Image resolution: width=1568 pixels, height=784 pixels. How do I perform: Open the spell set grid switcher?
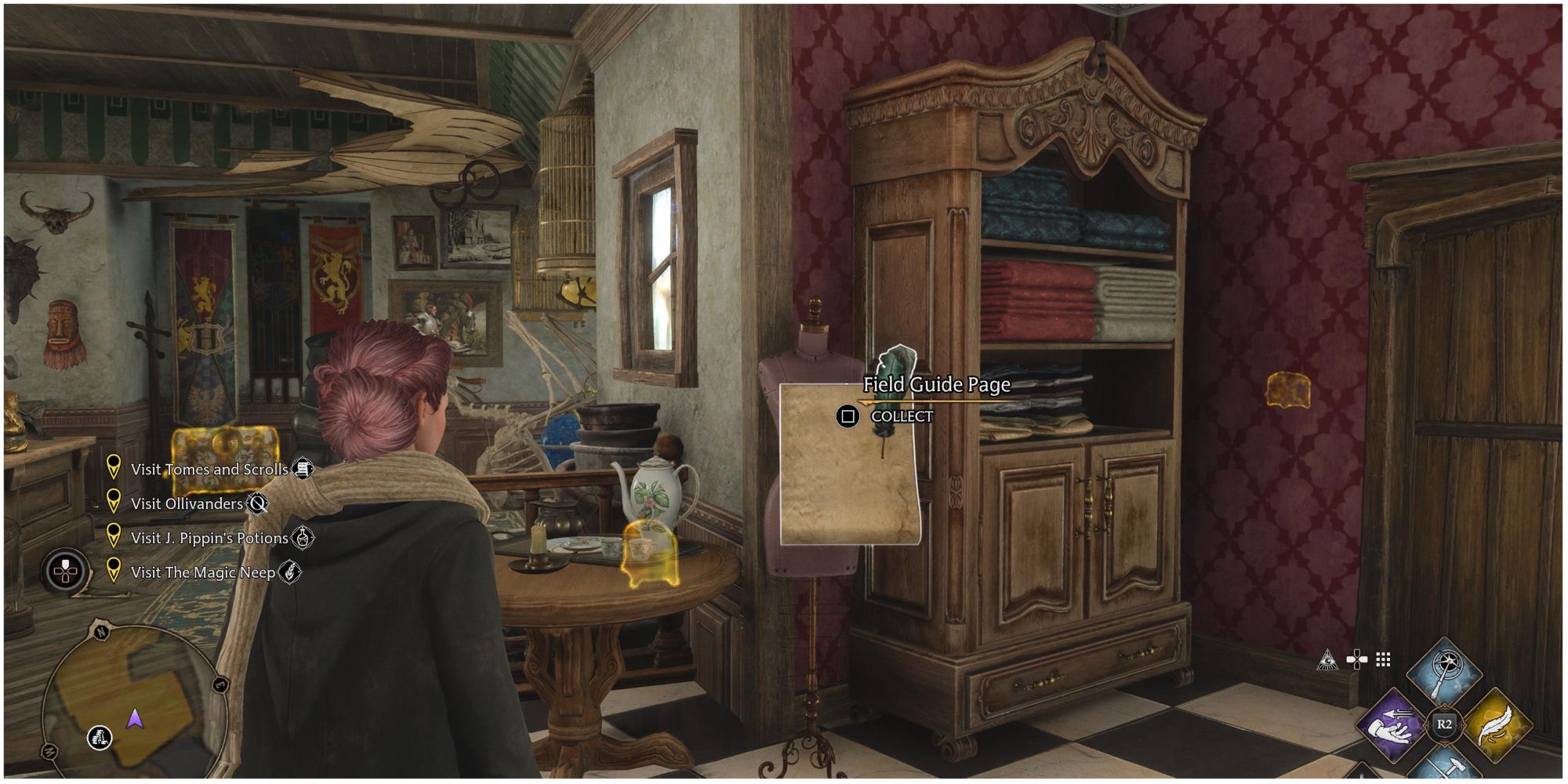coord(1383,659)
